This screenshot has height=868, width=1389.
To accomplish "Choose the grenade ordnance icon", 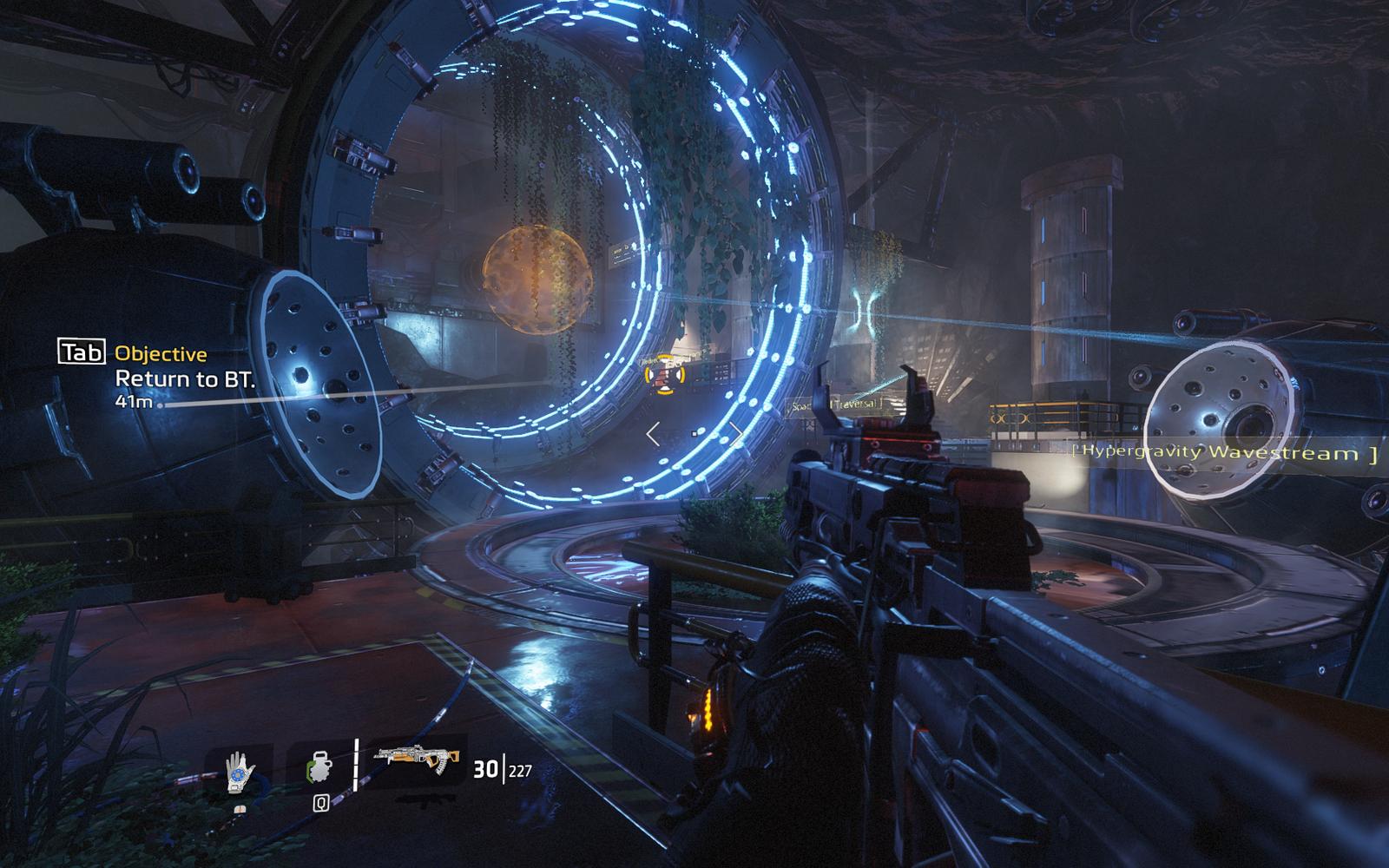I will pyautogui.click(x=319, y=770).
